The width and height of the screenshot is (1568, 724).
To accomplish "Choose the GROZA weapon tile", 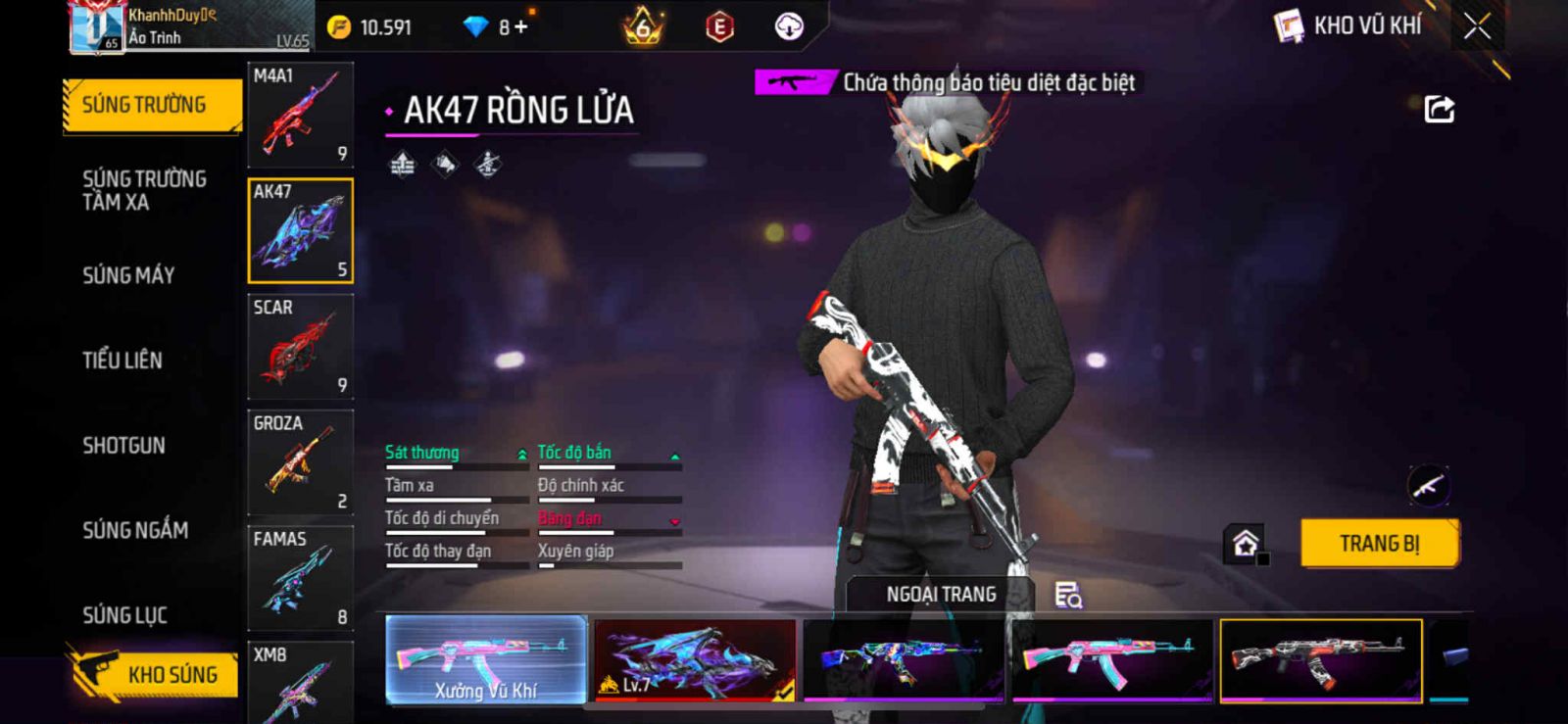I will pos(300,462).
